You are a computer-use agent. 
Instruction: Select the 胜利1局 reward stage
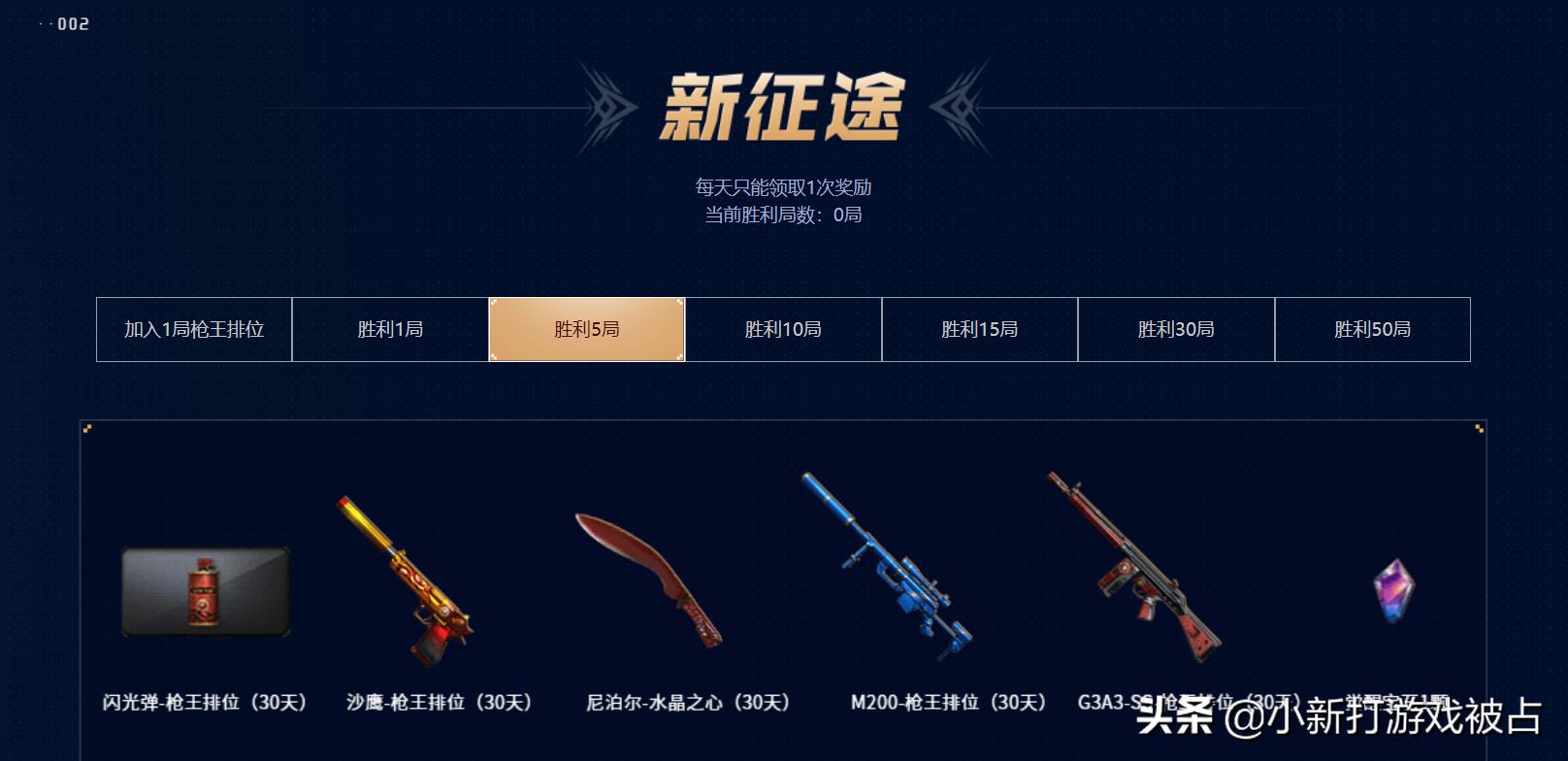coord(390,329)
